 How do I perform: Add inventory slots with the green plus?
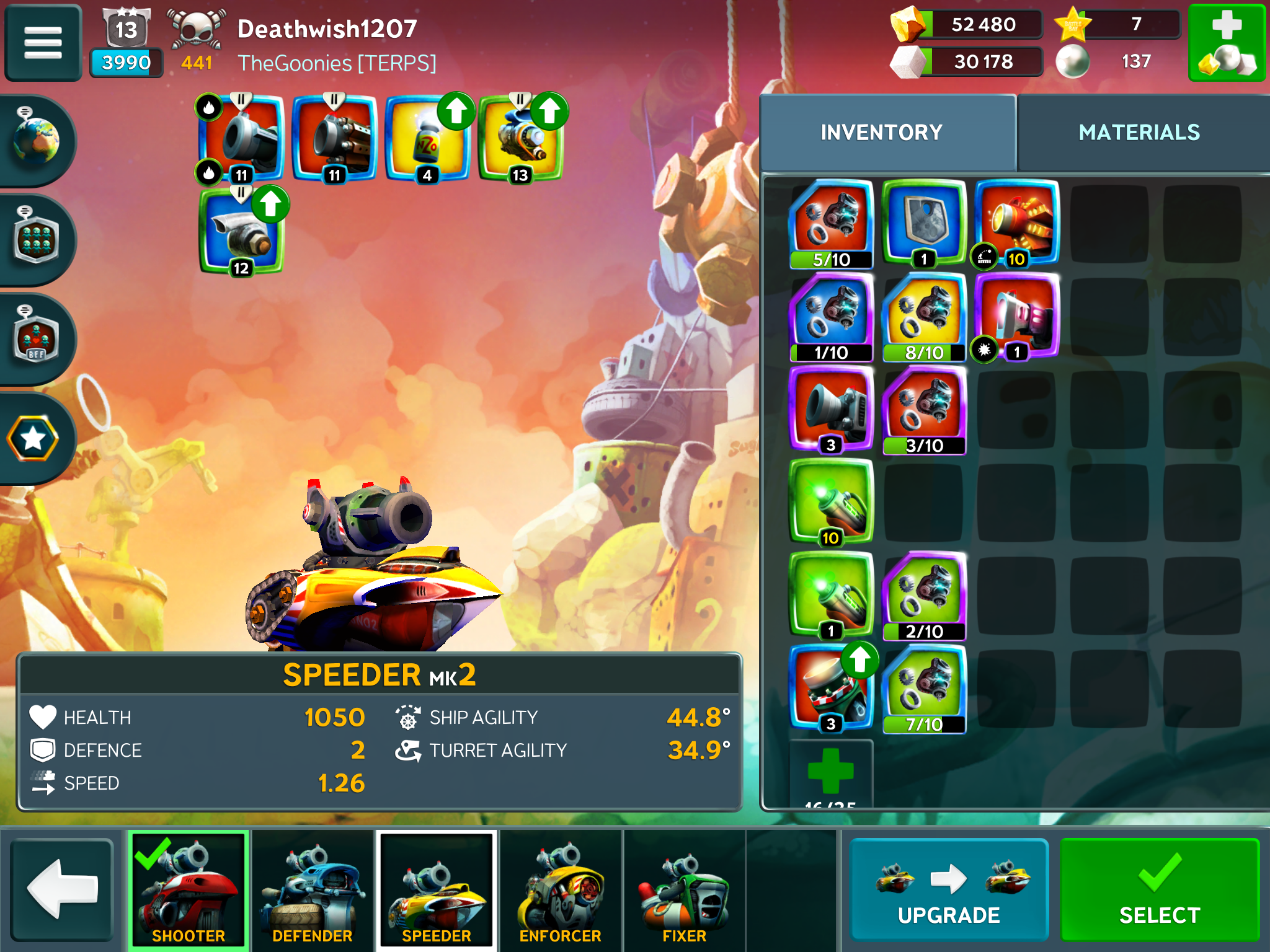click(831, 772)
